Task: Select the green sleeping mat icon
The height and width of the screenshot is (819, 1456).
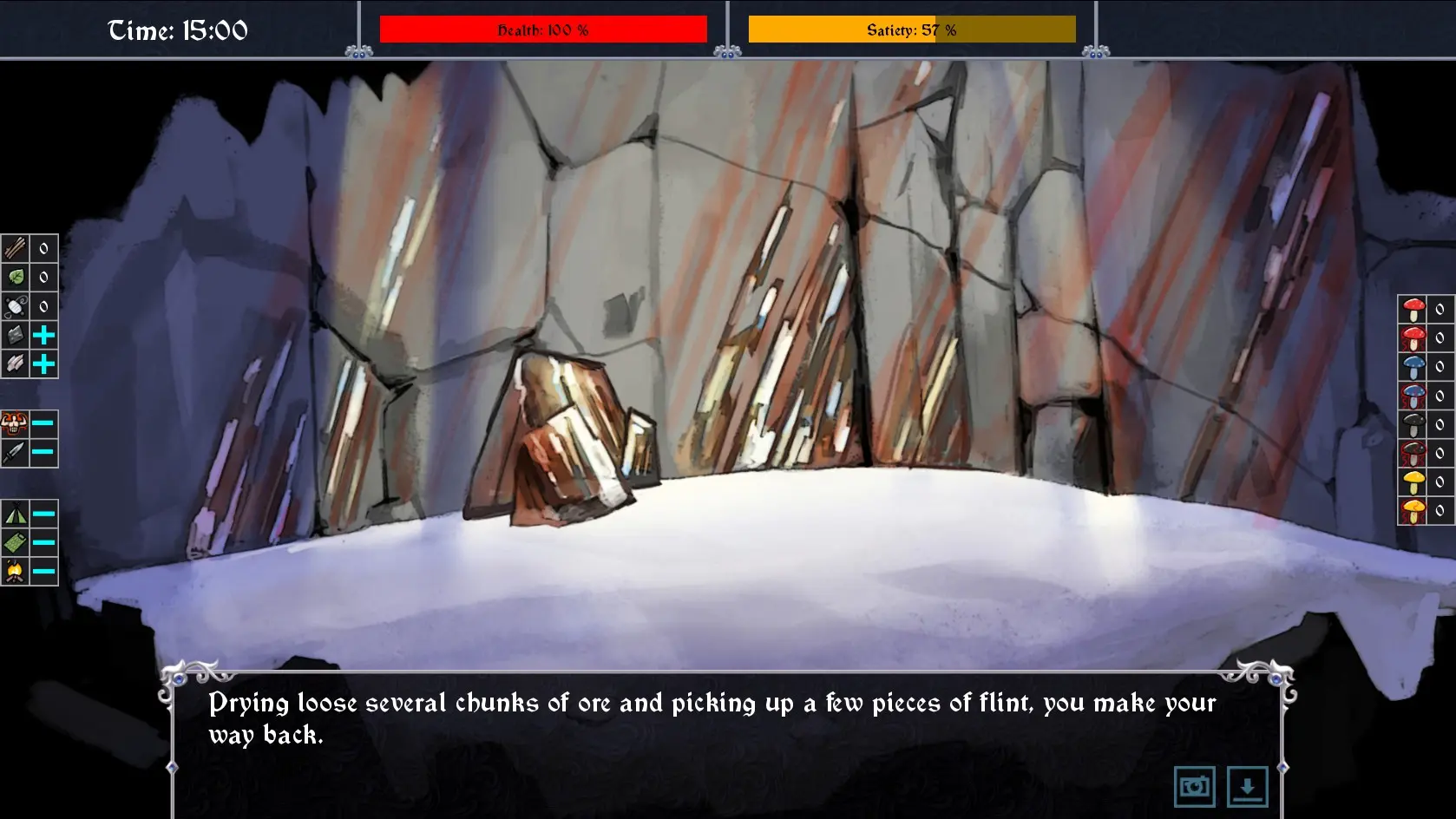Action: [15, 543]
